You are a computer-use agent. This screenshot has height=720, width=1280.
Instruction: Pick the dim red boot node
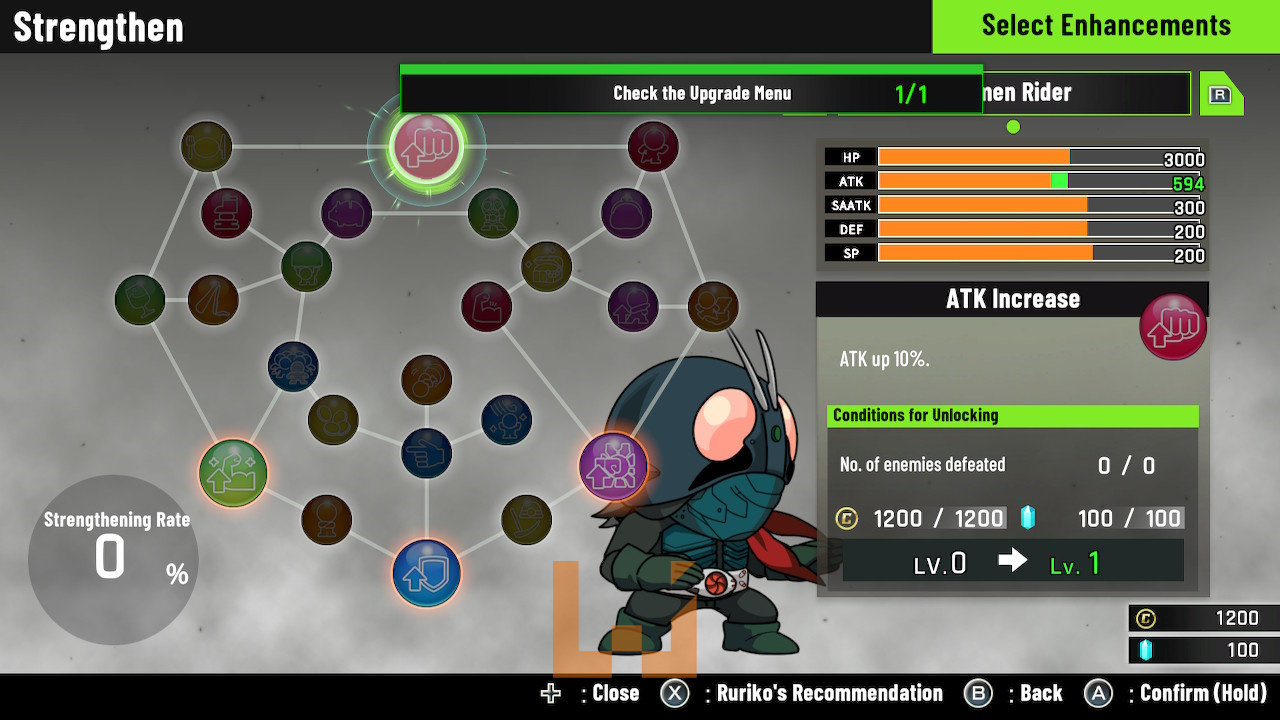coord(227,213)
